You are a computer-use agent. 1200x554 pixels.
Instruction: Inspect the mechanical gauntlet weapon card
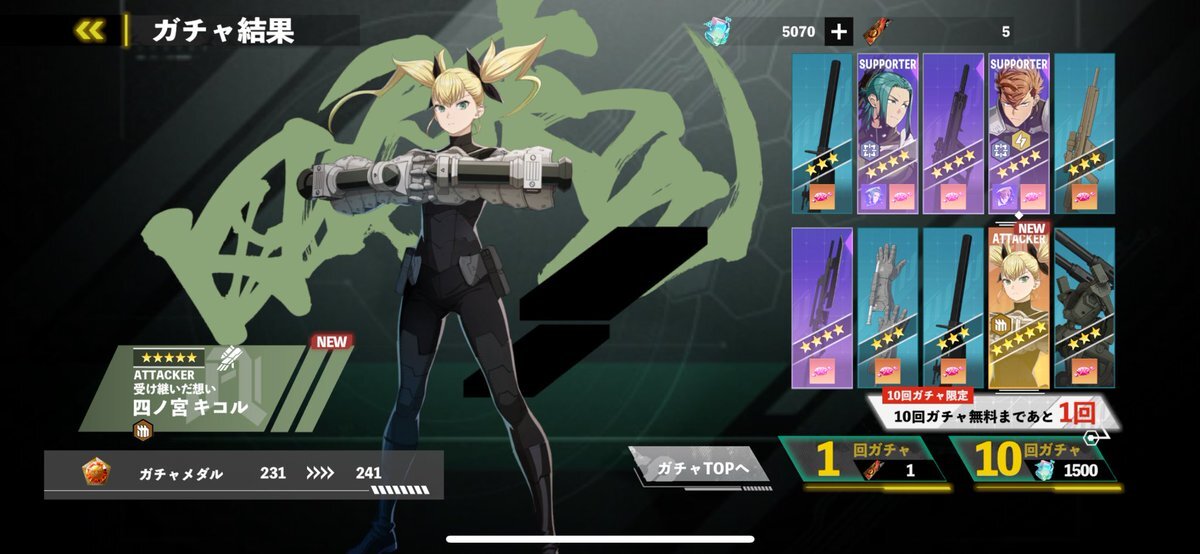pos(887,308)
